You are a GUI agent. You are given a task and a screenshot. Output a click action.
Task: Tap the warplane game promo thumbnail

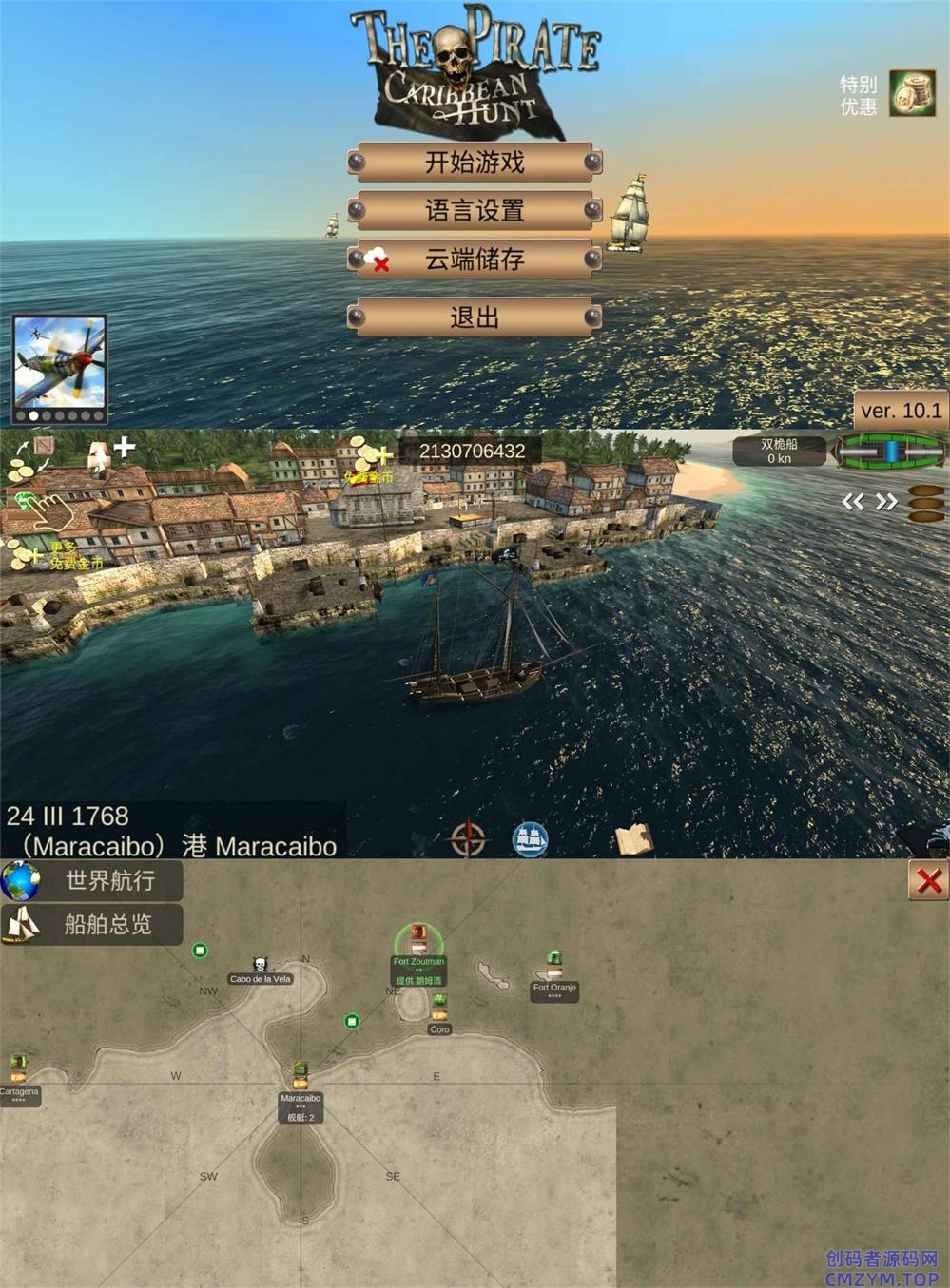pyautogui.click(x=59, y=363)
